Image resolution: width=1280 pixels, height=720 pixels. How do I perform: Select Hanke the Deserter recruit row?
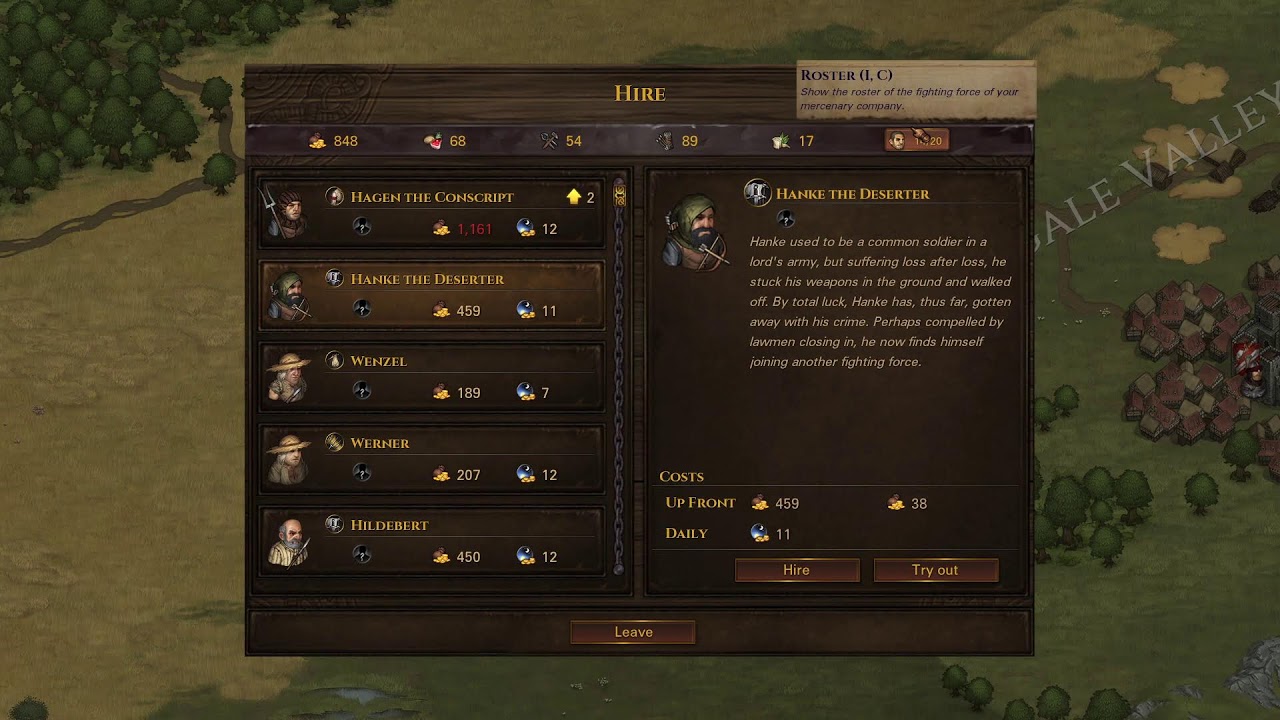(432, 295)
